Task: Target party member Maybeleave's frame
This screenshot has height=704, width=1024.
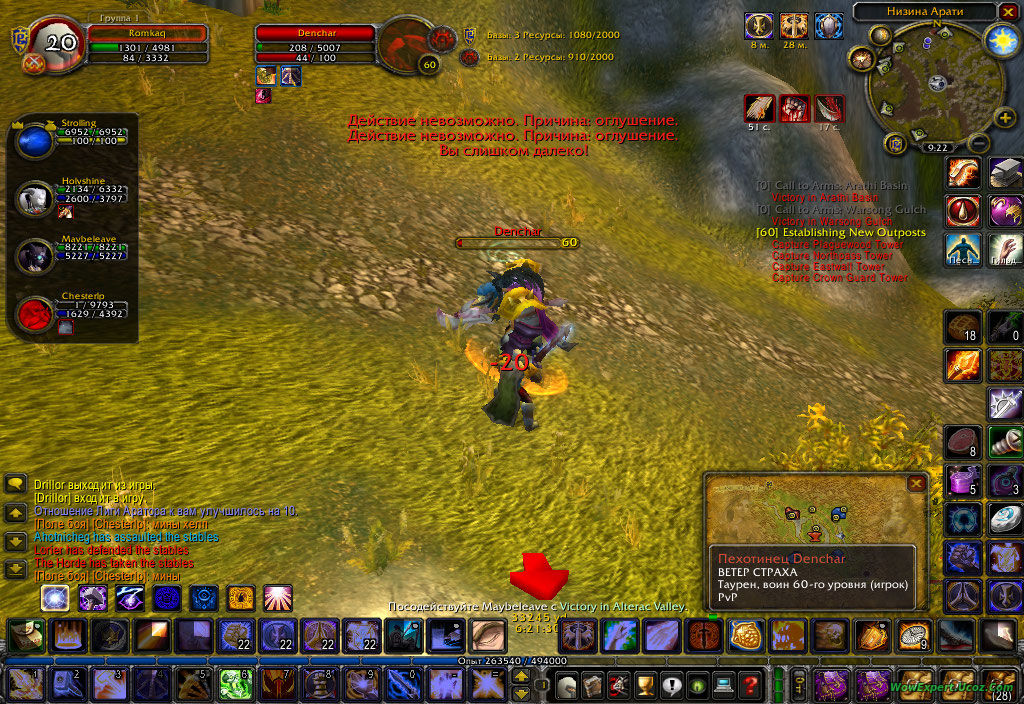Action: click(x=36, y=257)
